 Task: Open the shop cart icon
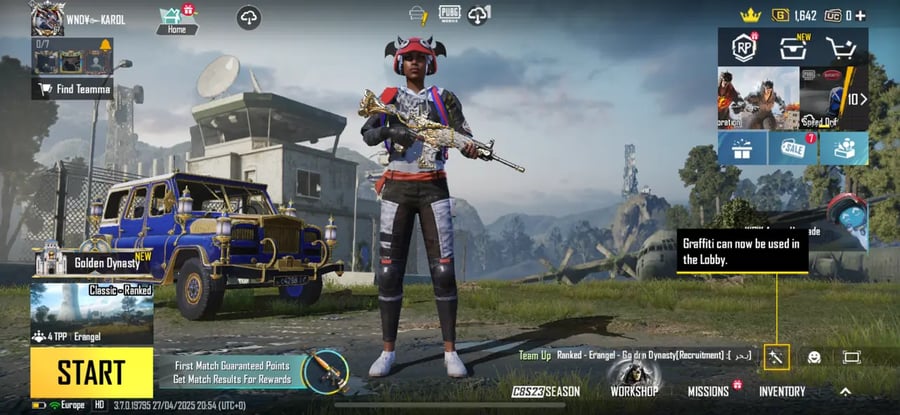[x=843, y=47]
